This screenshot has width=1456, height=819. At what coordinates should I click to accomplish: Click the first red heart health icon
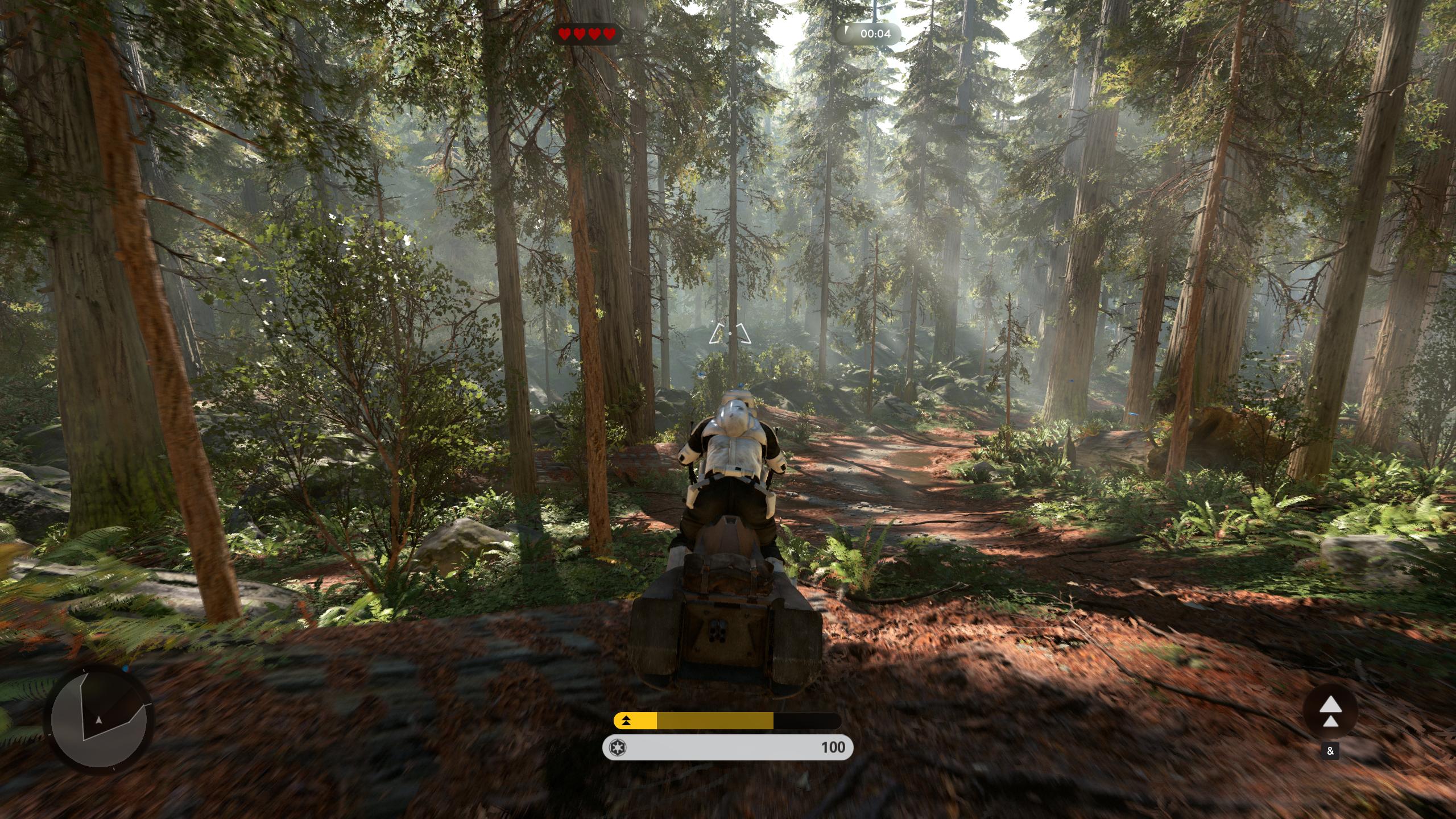pyautogui.click(x=564, y=34)
